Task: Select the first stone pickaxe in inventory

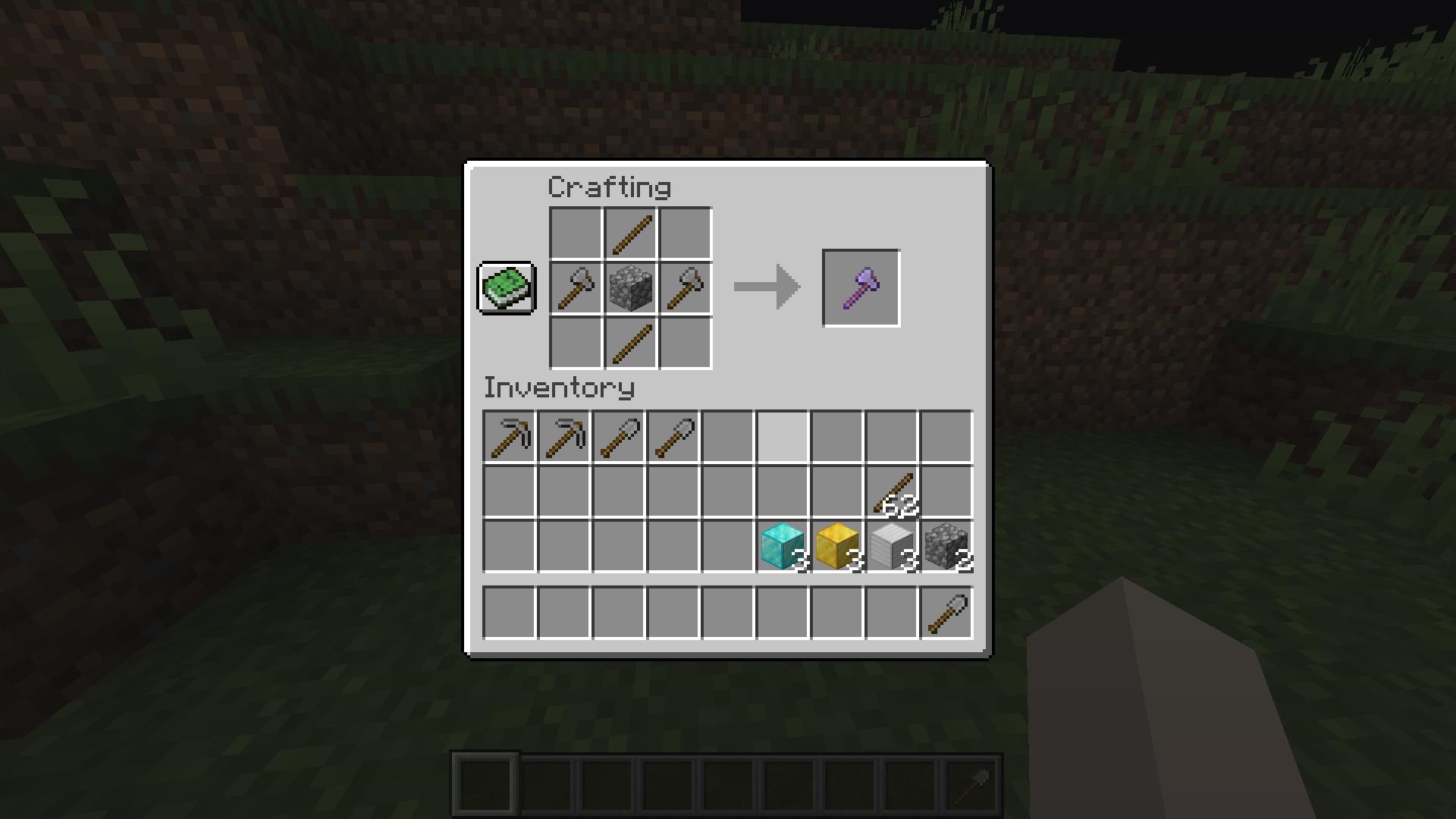Action: point(510,434)
